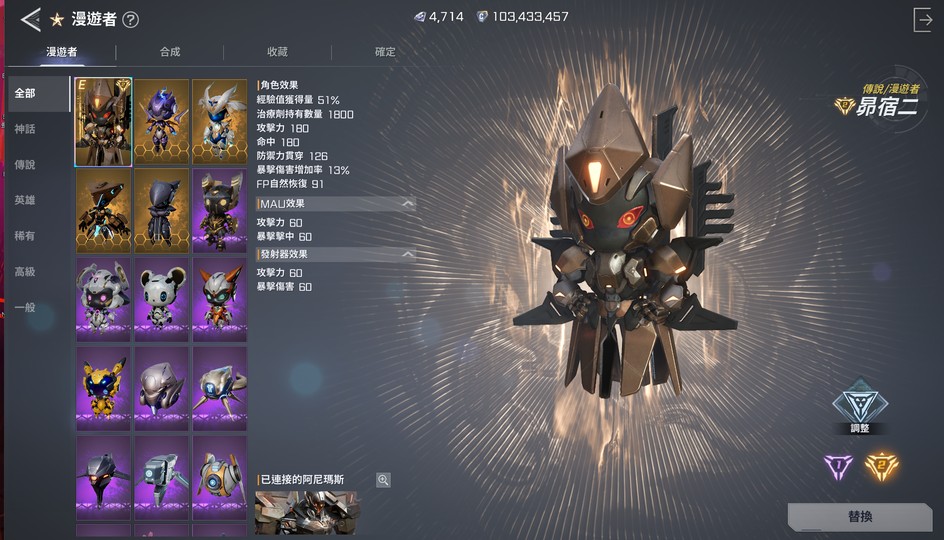
Task: Show 一般 rarity wanderers
Action: 25,307
